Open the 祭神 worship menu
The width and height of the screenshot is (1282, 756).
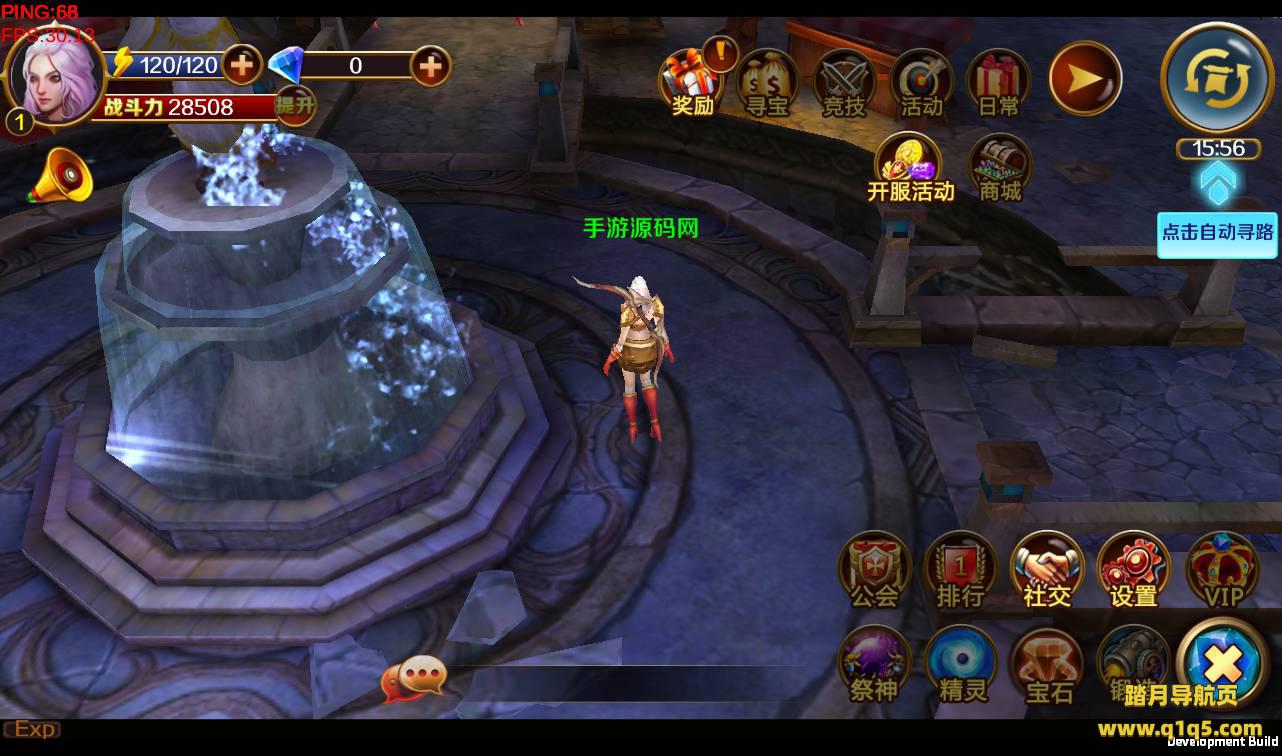[x=874, y=664]
